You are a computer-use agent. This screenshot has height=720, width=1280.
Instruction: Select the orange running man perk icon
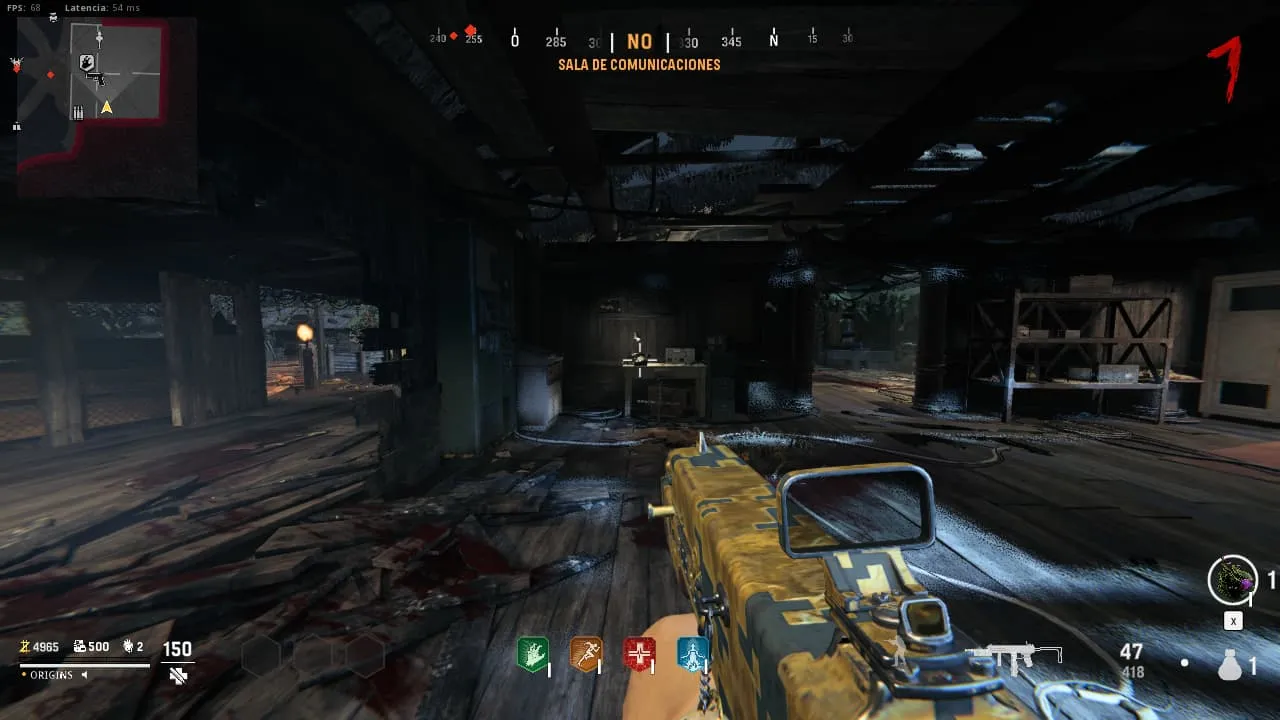(585, 655)
